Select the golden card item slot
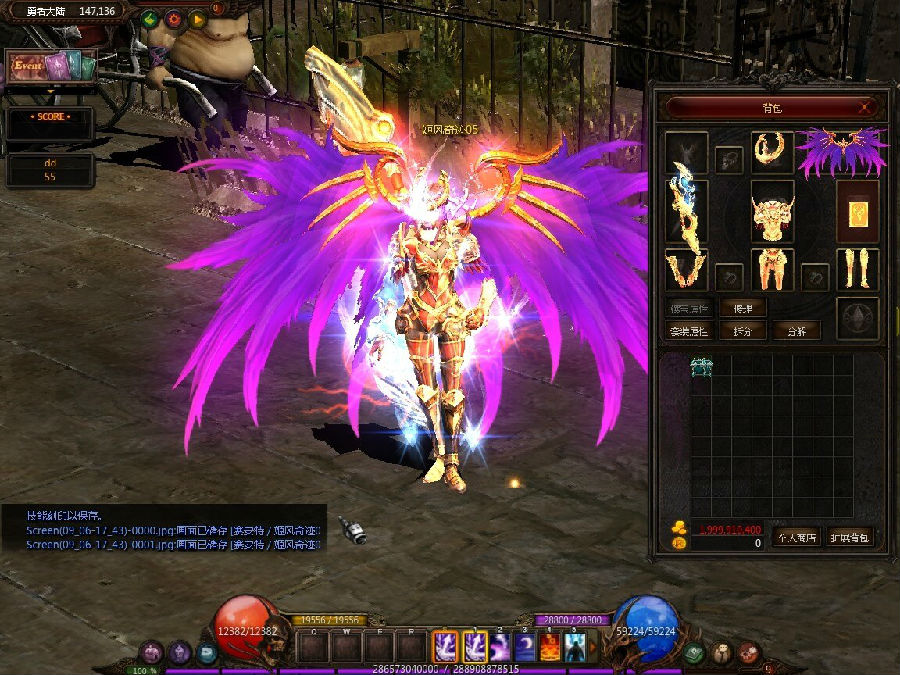 857,211
